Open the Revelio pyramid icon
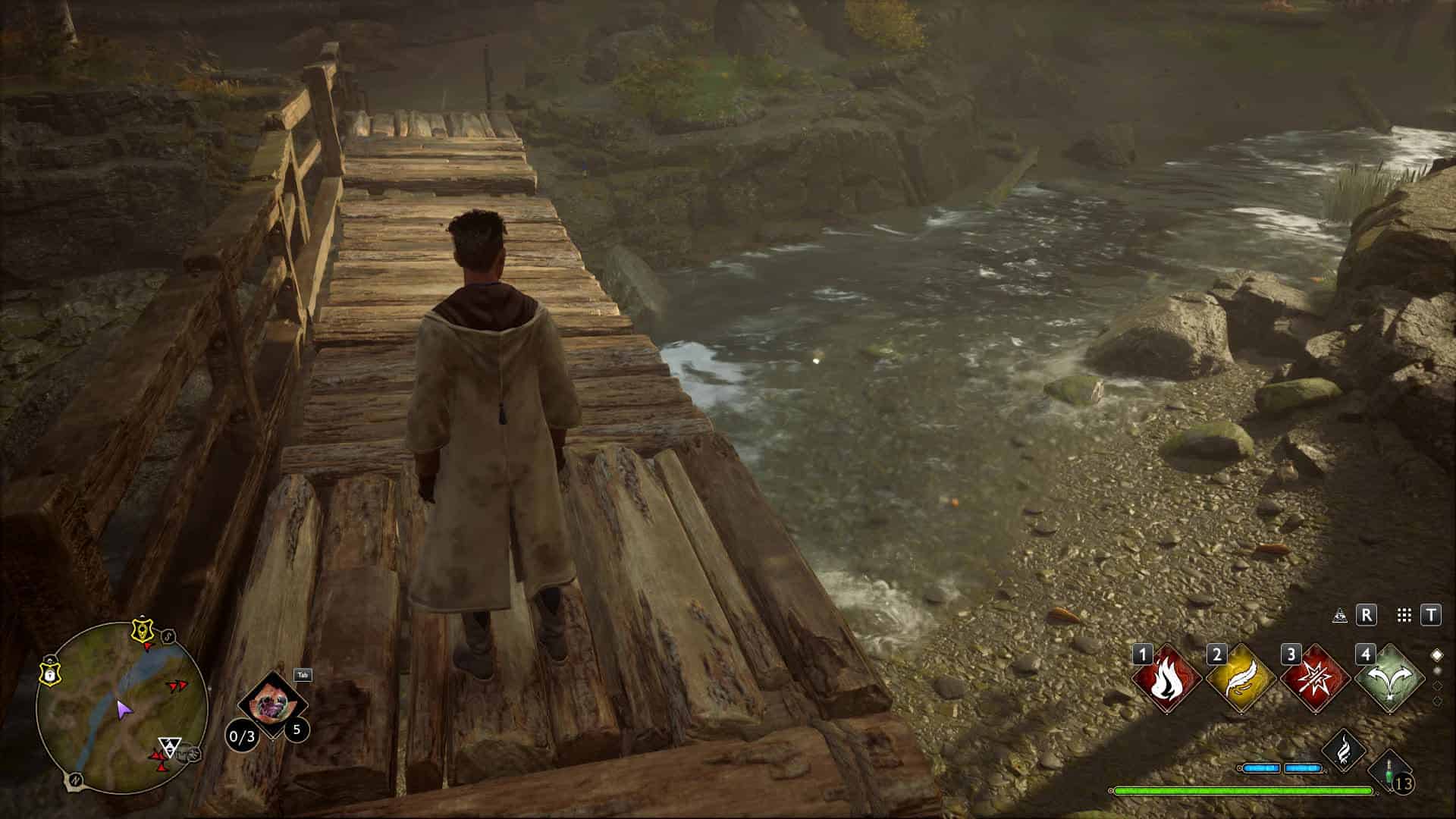The width and height of the screenshot is (1456, 819). 1340,615
